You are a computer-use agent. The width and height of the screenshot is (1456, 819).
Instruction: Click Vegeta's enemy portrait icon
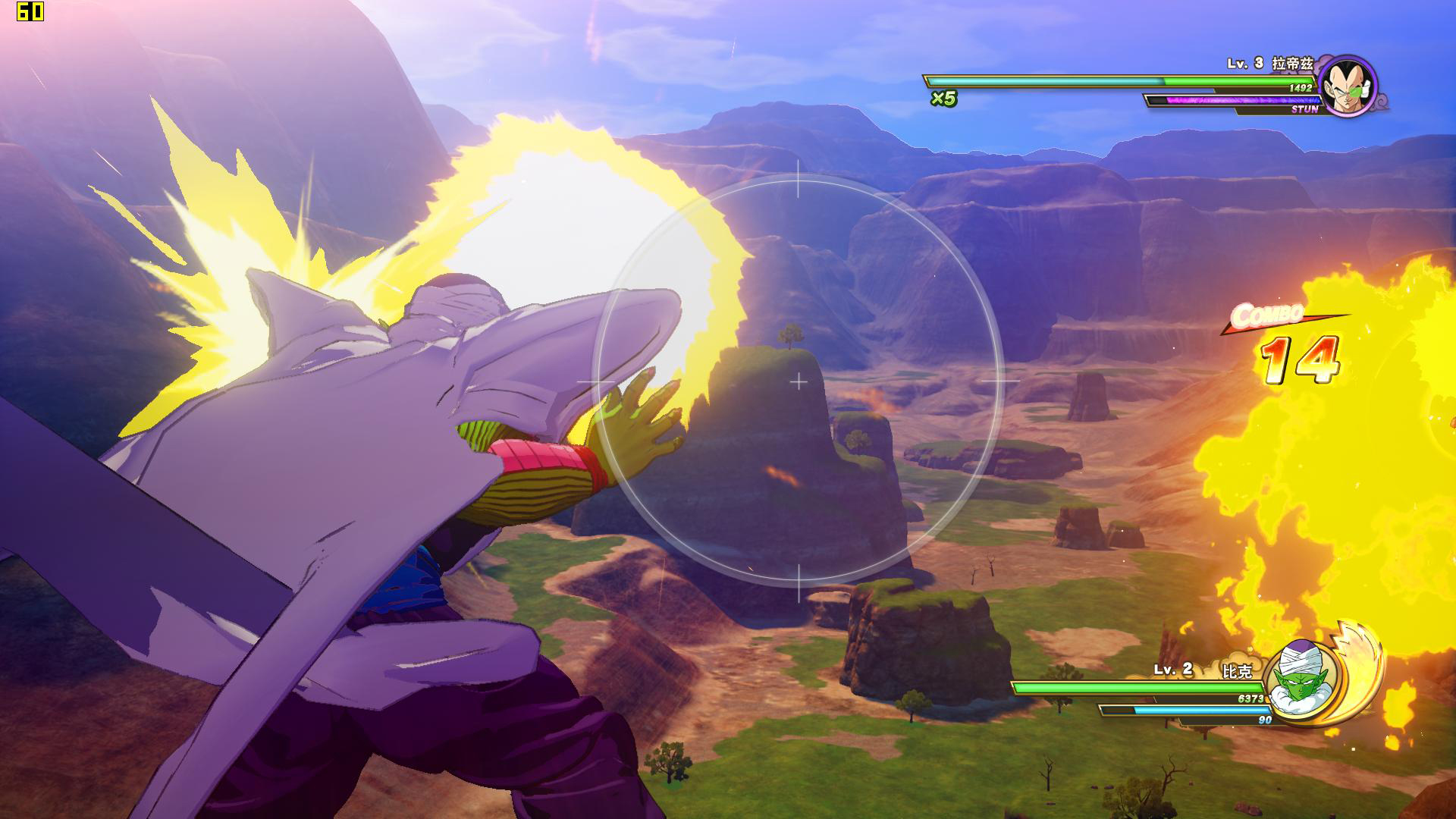pyautogui.click(x=1348, y=84)
